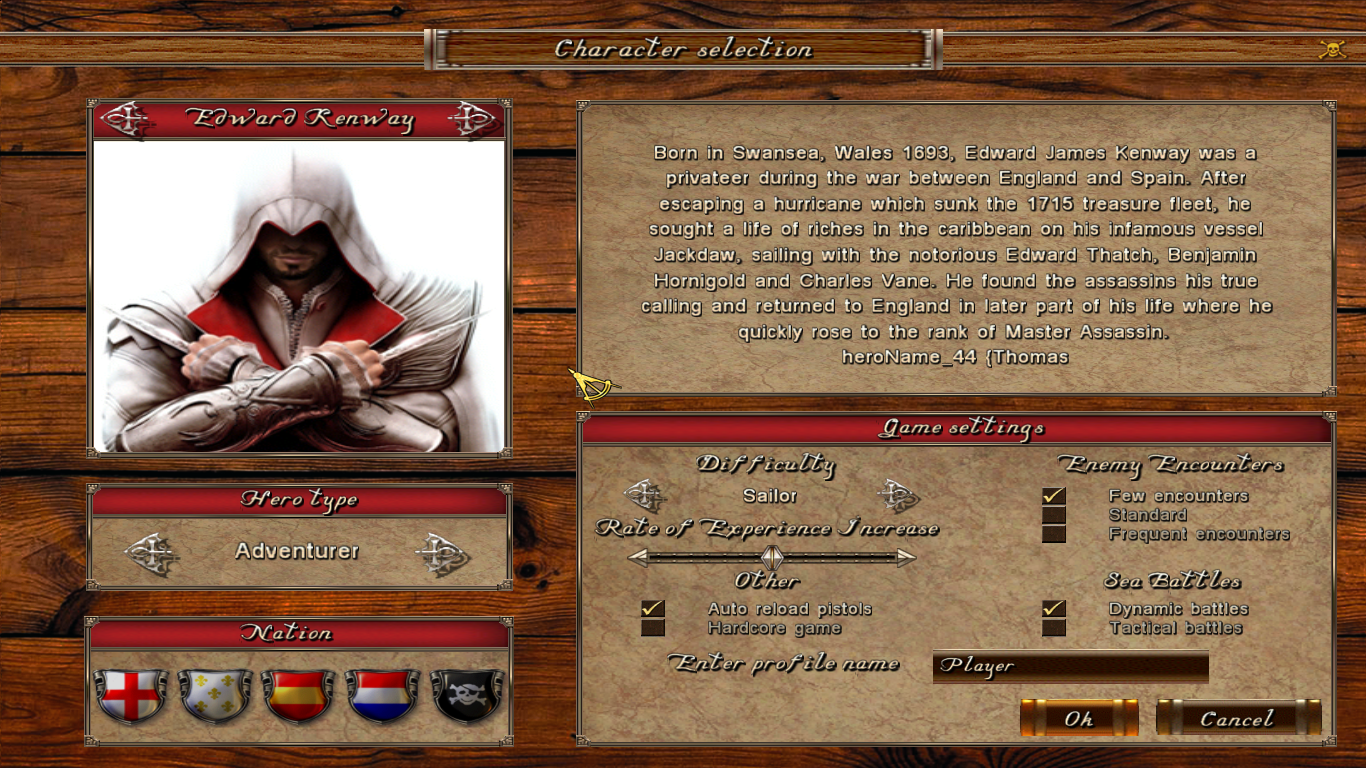
Task: Lower the difficulty below Sailor
Action: (645, 495)
